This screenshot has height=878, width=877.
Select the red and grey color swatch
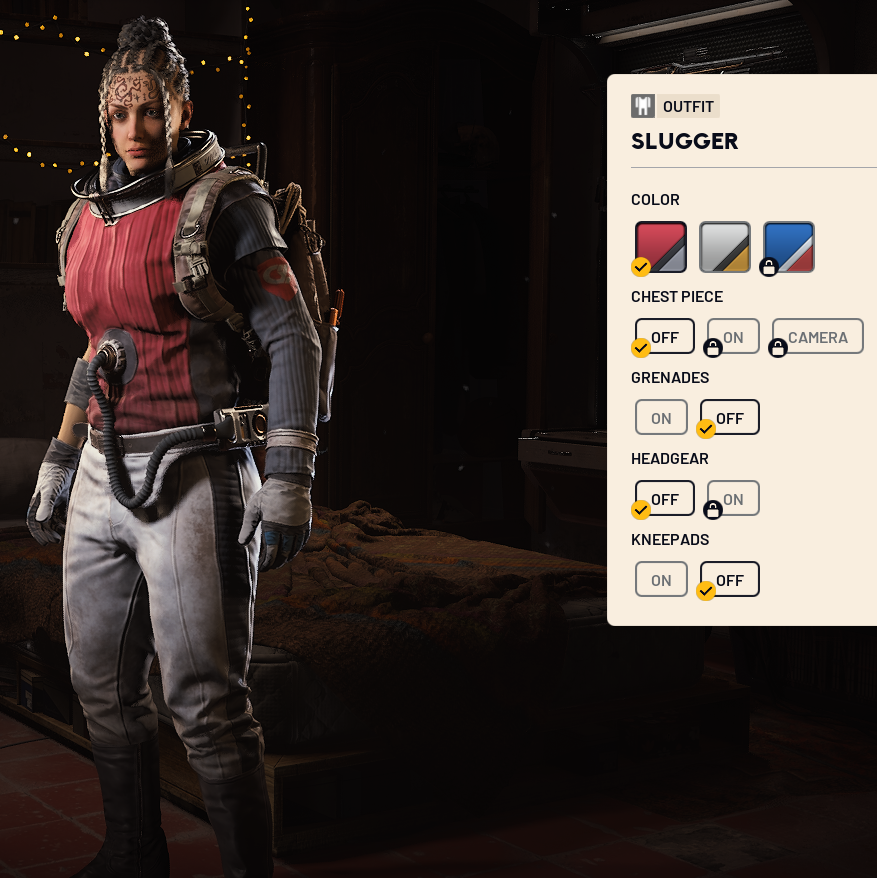click(x=661, y=246)
